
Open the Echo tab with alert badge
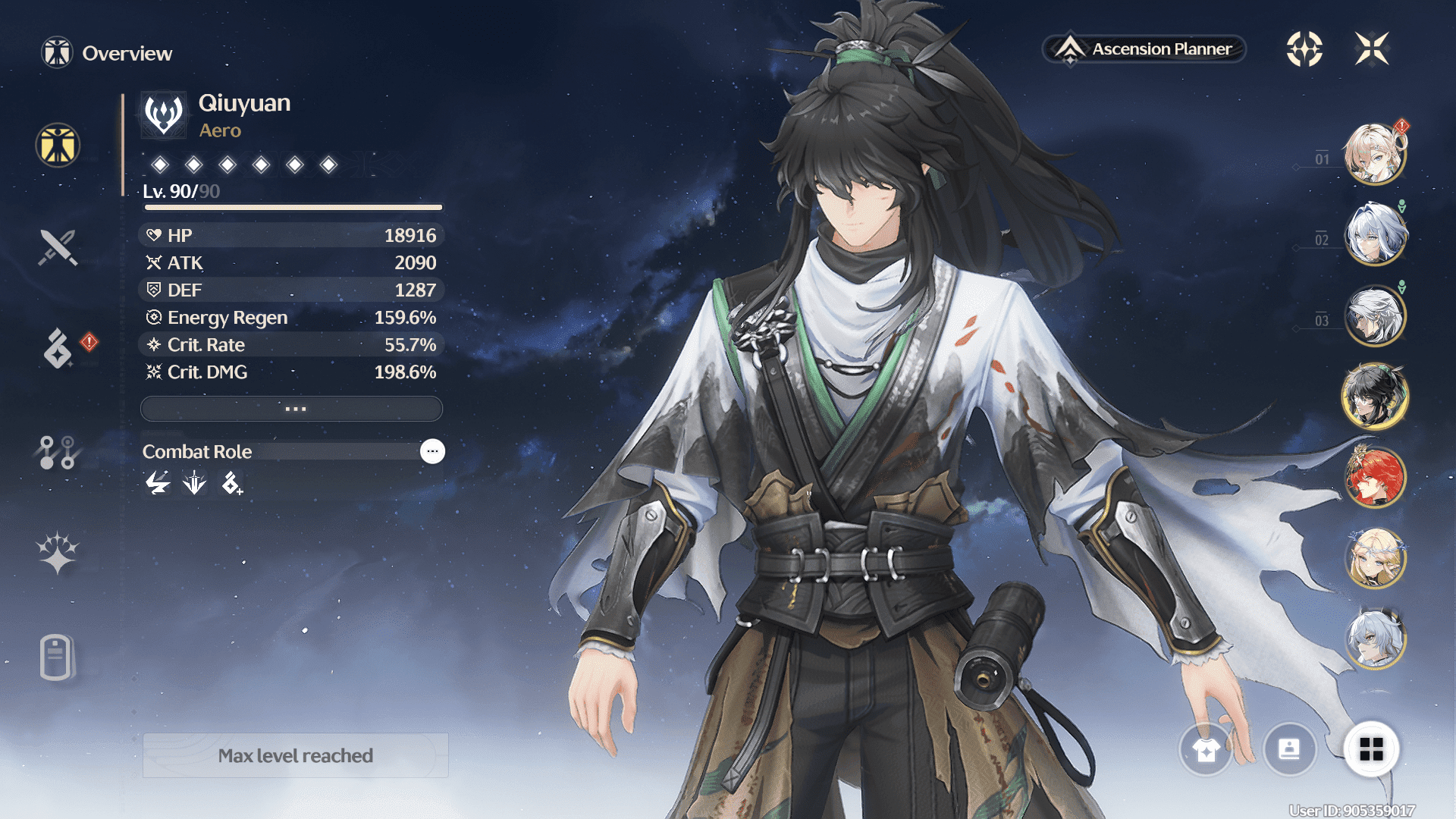[58, 348]
